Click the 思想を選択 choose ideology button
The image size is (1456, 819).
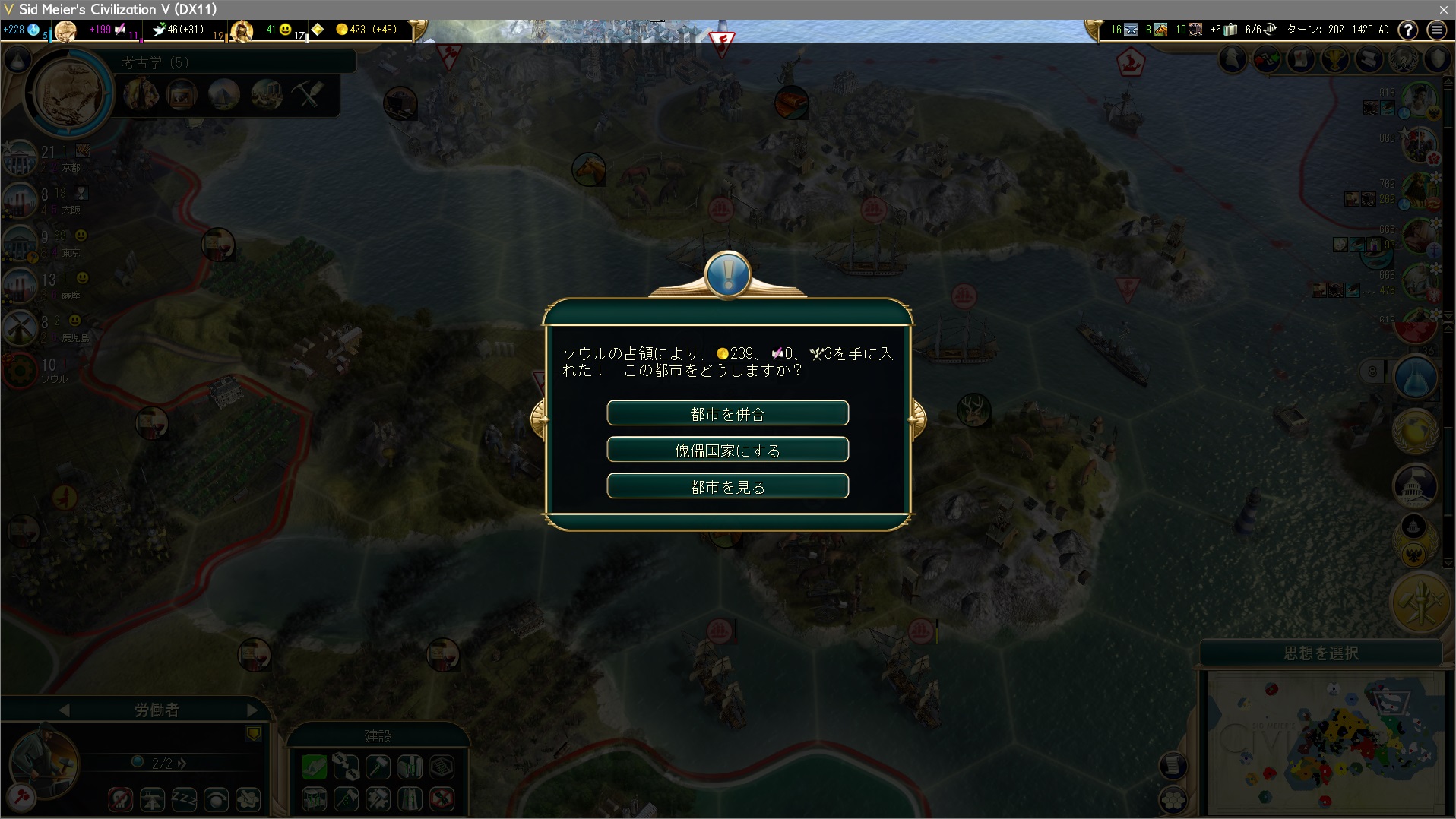click(x=1321, y=653)
